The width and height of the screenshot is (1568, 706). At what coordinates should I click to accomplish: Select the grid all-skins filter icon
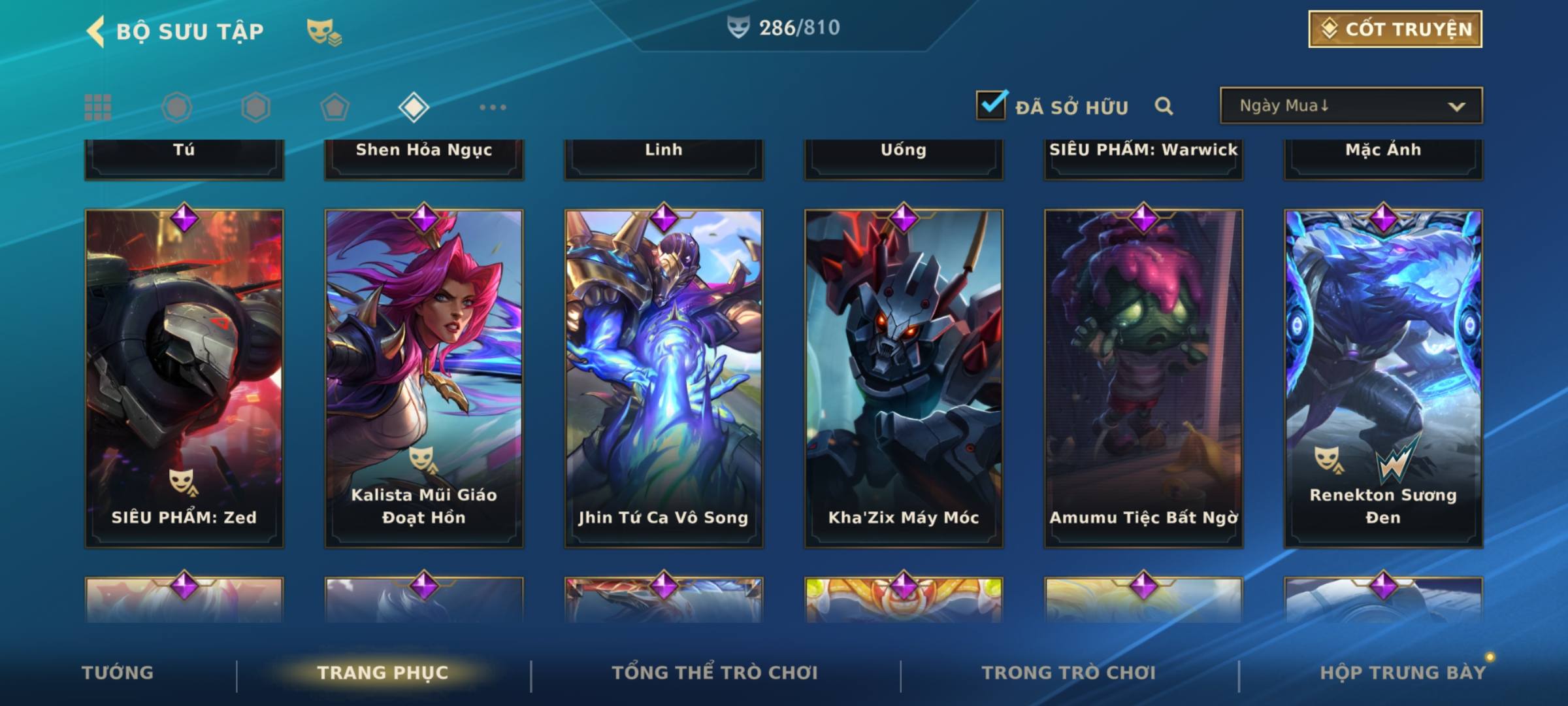coord(98,107)
